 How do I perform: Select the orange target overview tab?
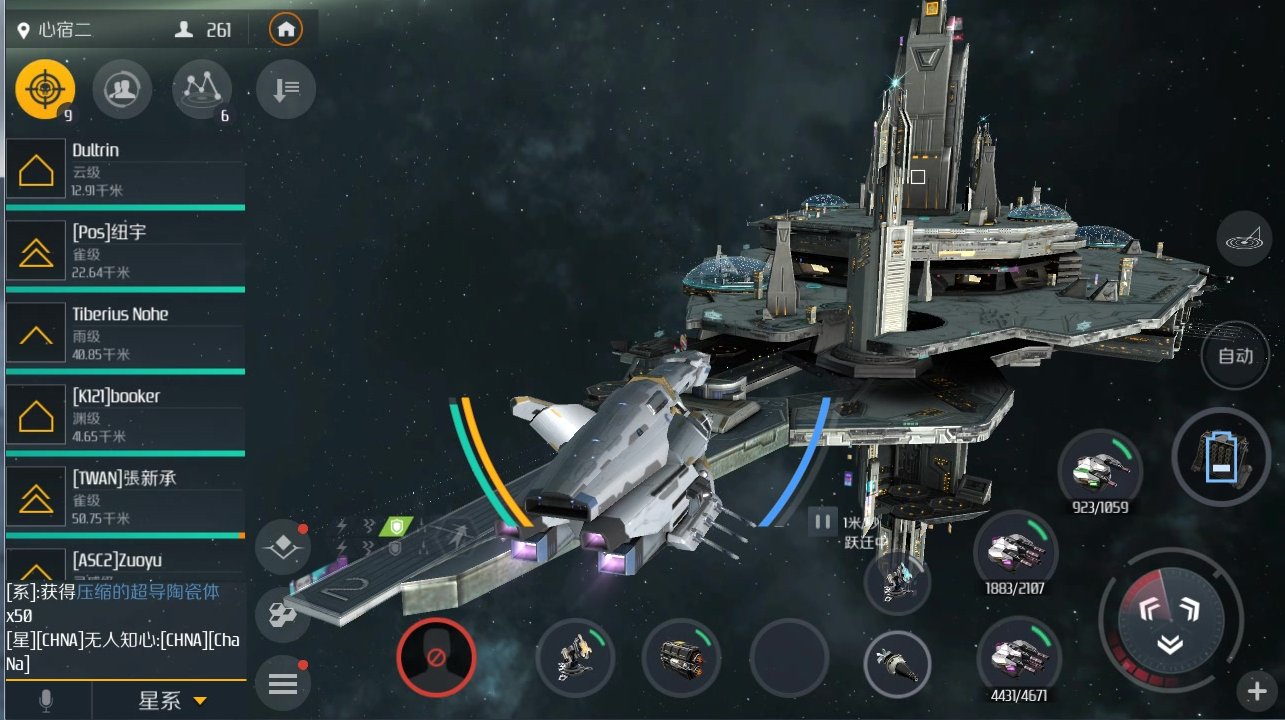[x=45, y=90]
